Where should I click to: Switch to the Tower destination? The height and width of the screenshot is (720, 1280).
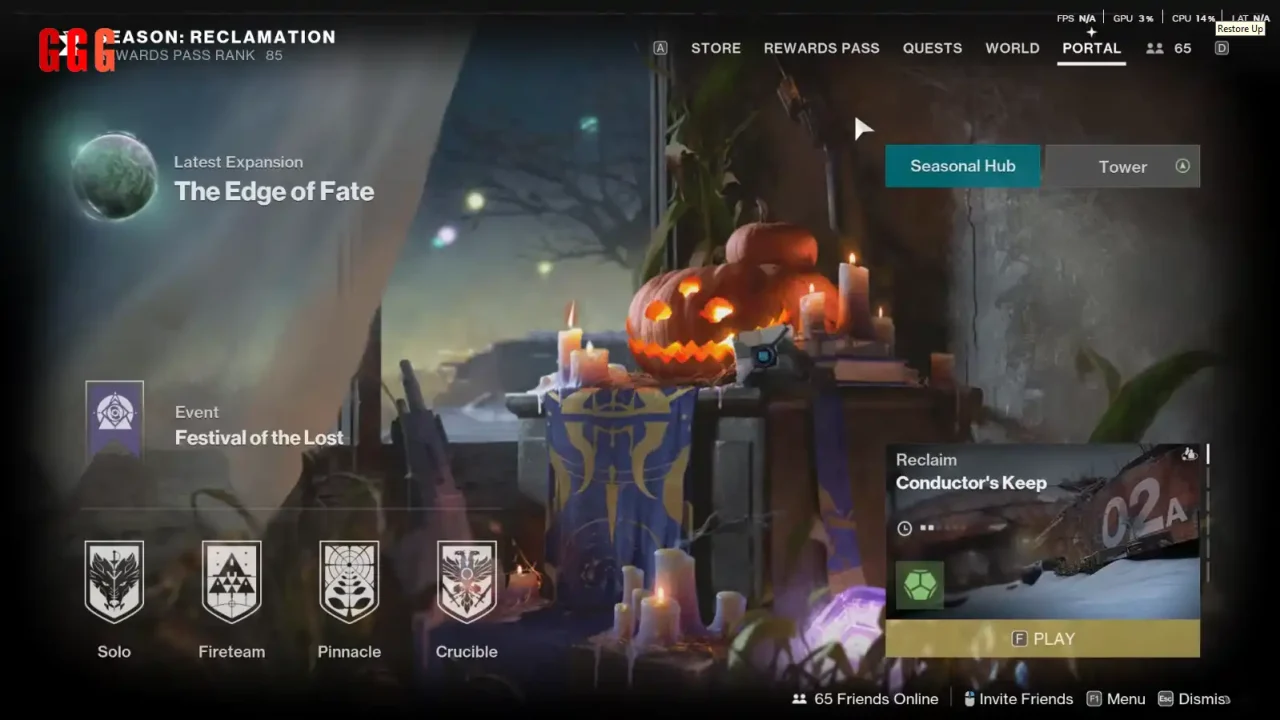pos(1122,166)
